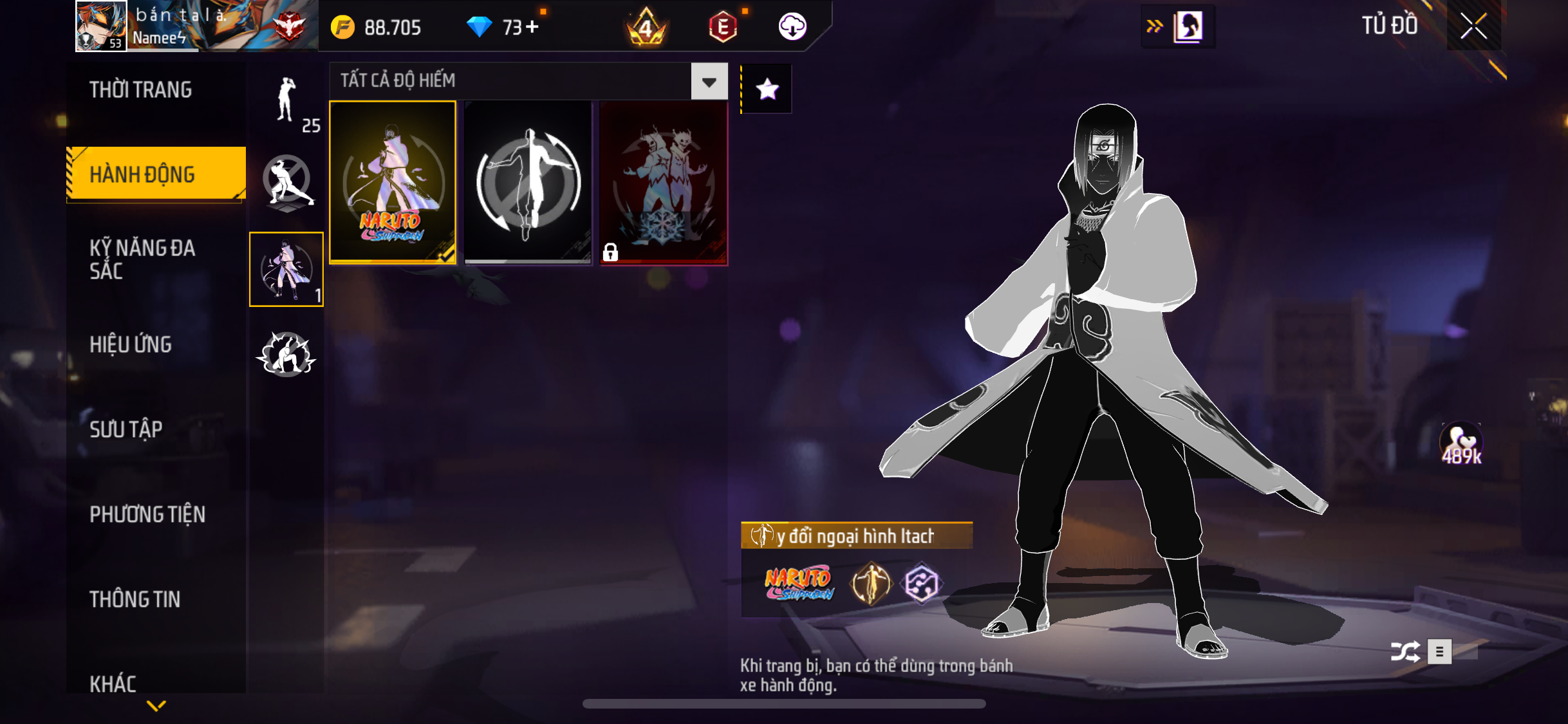Screen dimensions: 1568x724
Task: Switch to the THỜI TRANG tab
Action: coord(141,90)
